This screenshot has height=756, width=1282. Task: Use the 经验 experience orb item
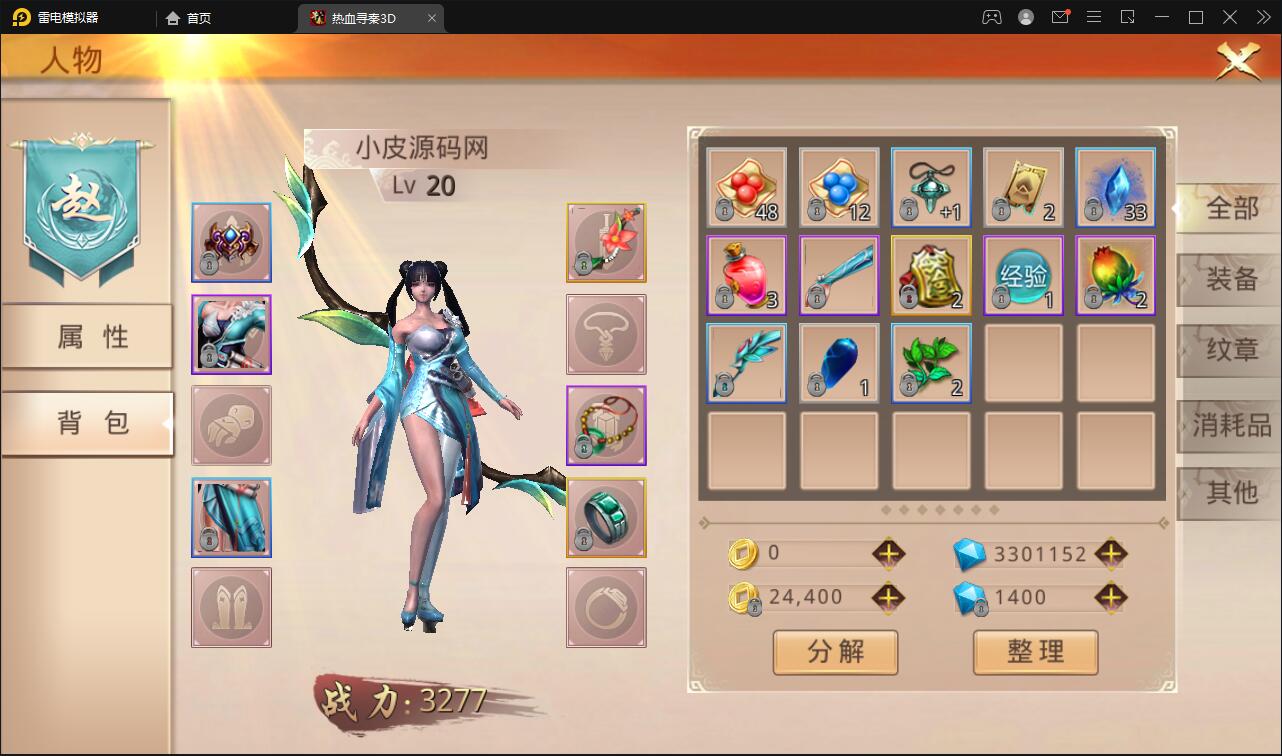1023,275
